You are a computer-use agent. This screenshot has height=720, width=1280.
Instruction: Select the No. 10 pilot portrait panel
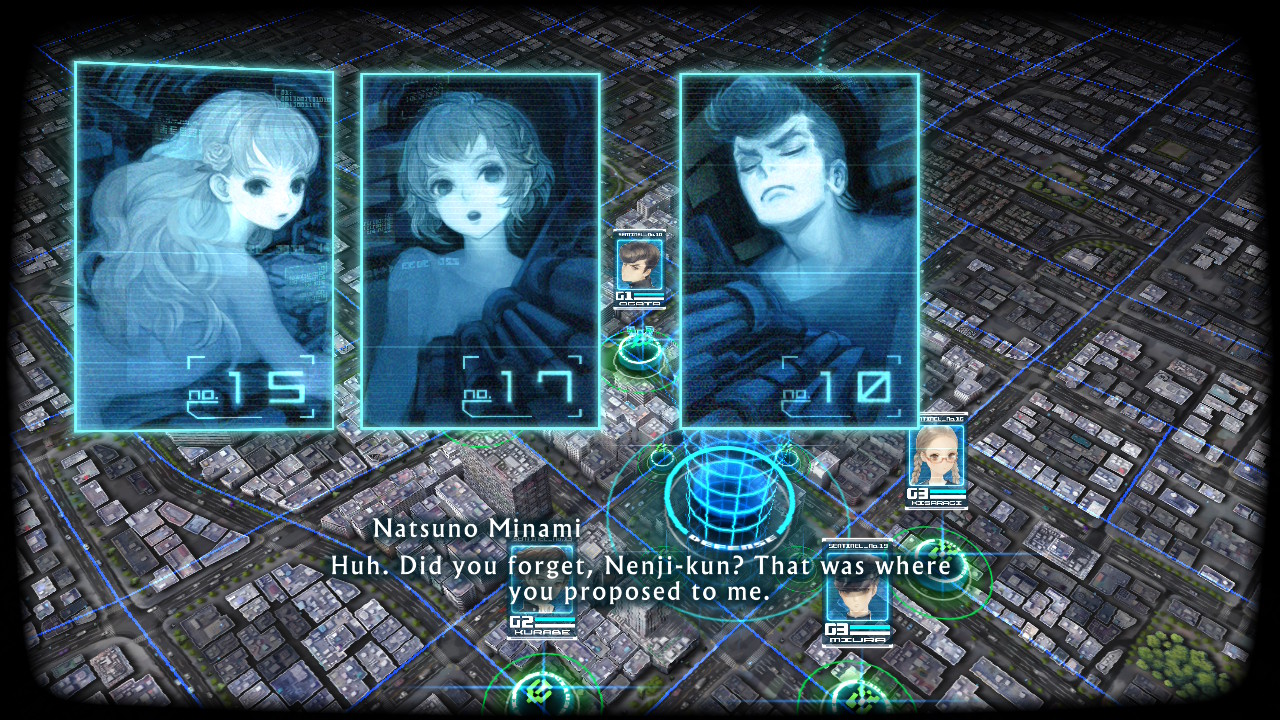[x=799, y=250]
